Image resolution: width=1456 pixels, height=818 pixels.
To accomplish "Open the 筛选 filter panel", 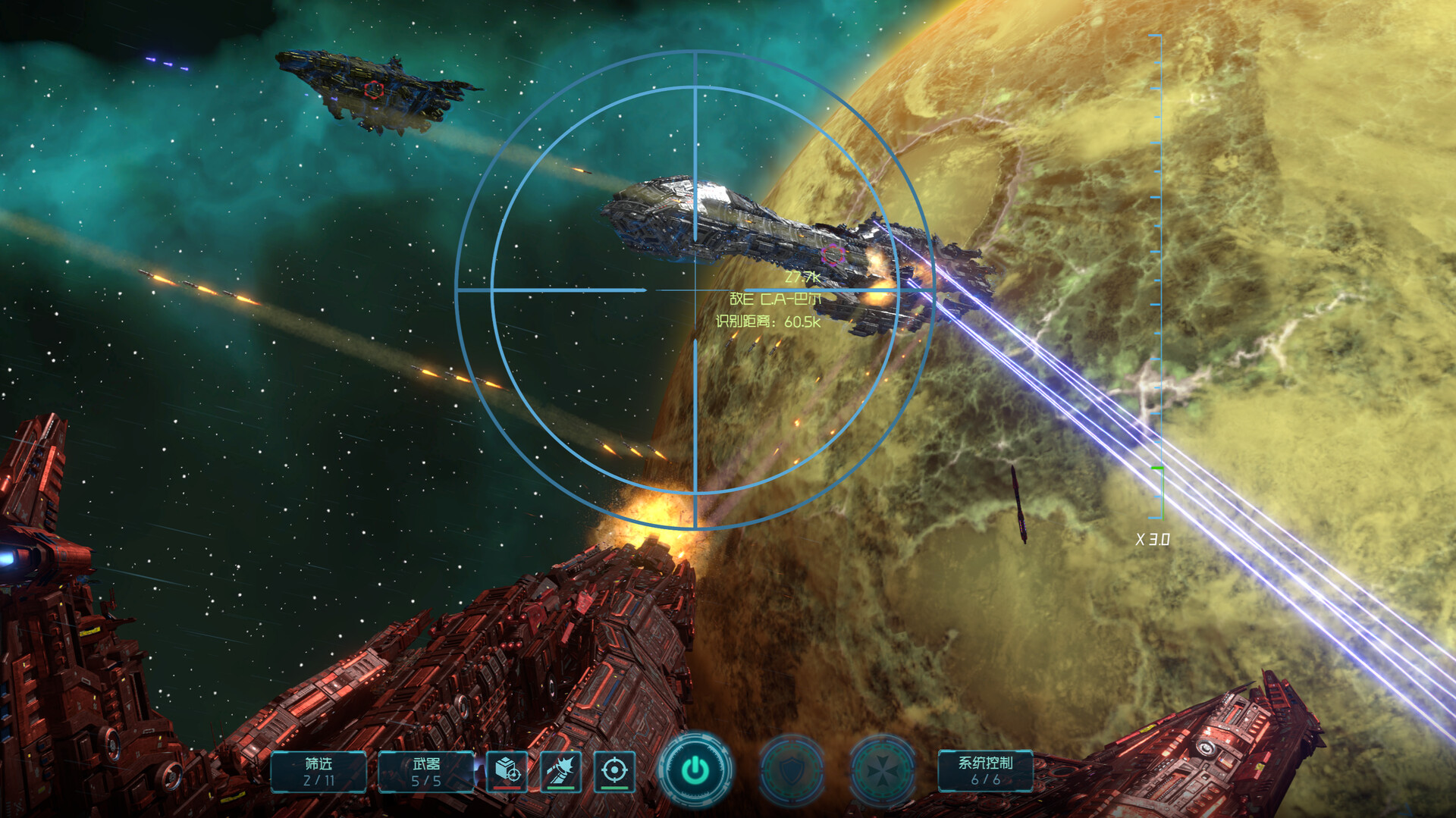I will click(x=318, y=771).
